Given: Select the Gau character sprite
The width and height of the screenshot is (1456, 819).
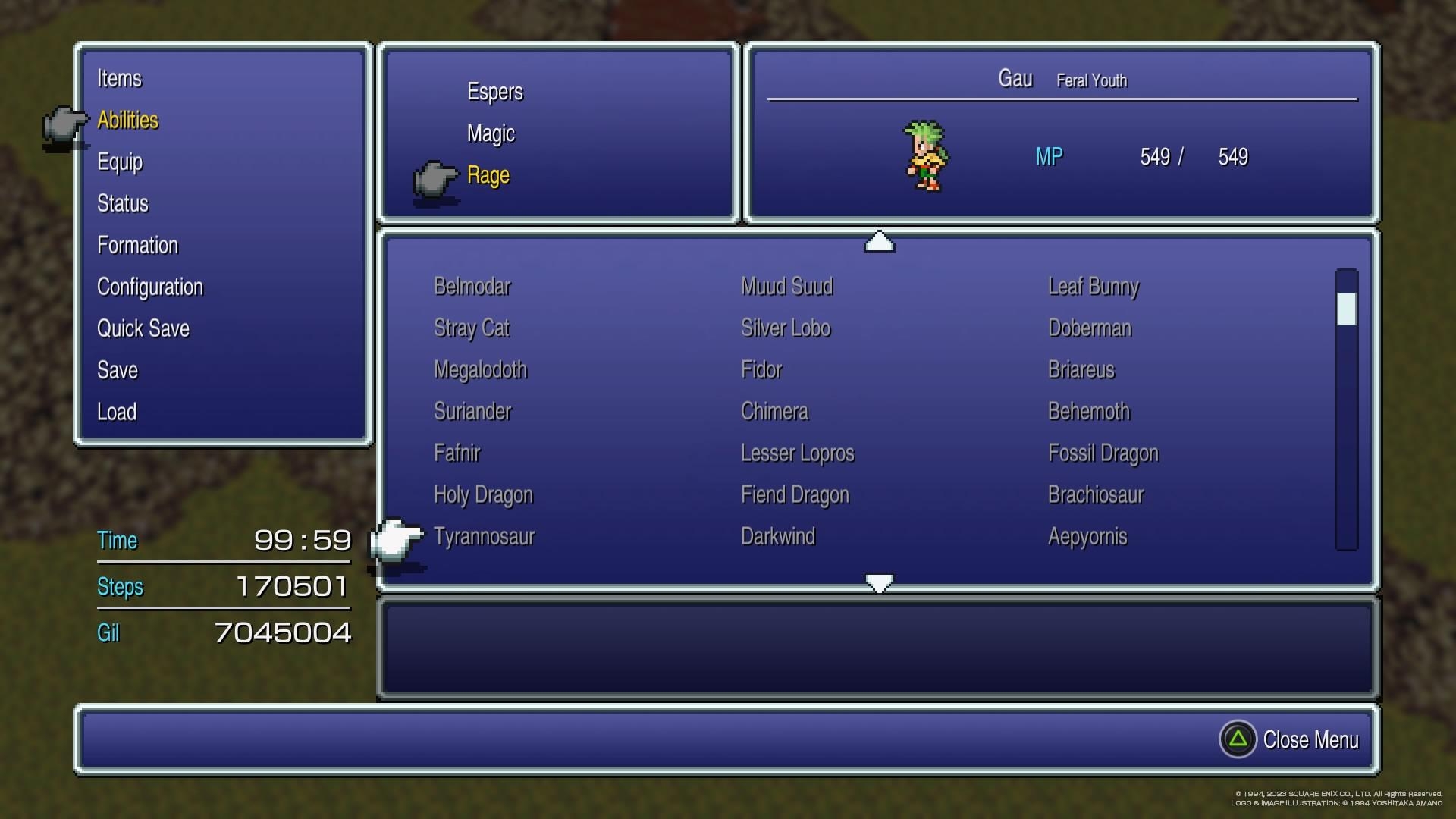Looking at the screenshot, I should coord(927,157).
